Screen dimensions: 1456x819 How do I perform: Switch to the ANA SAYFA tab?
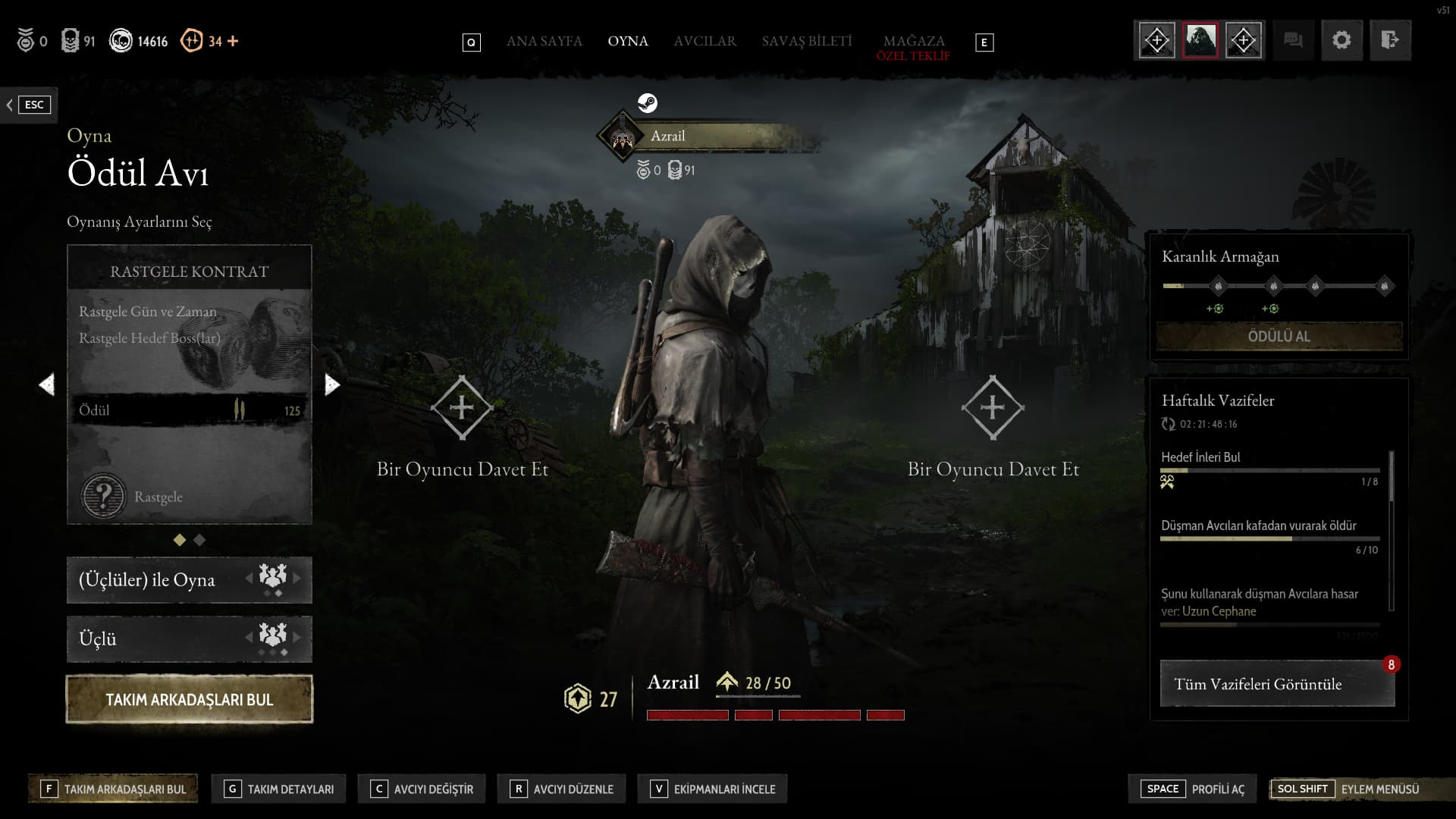point(544,41)
